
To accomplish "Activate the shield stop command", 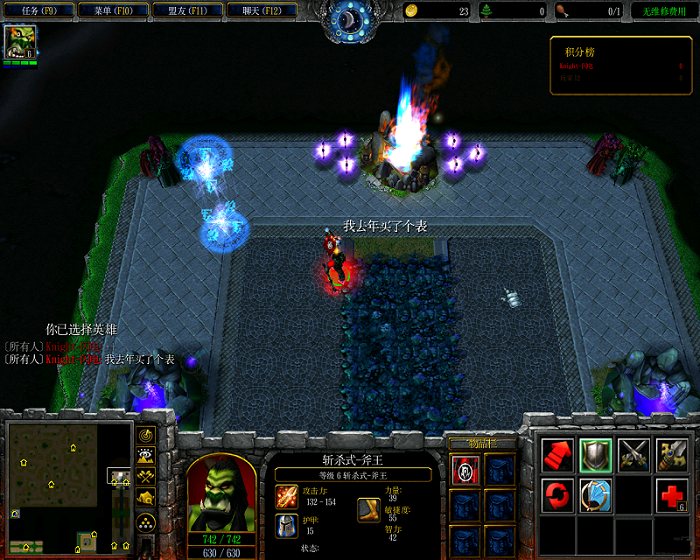I will click(x=596, y=454).
